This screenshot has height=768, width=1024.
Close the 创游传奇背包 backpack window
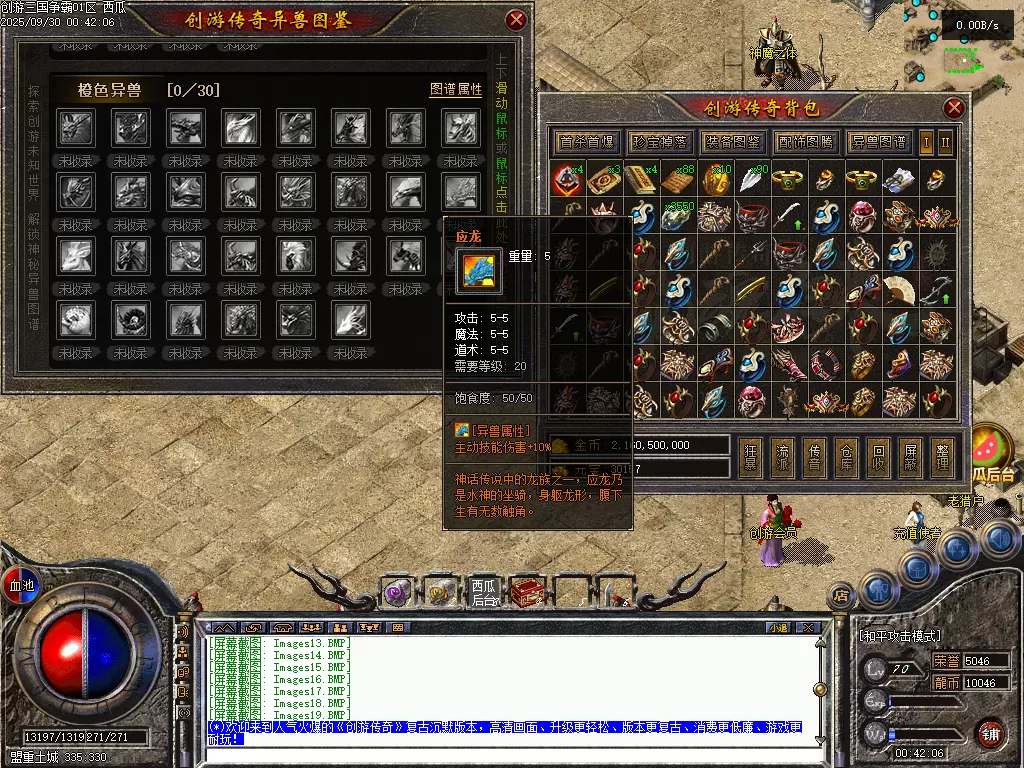[x=954, y=108]
